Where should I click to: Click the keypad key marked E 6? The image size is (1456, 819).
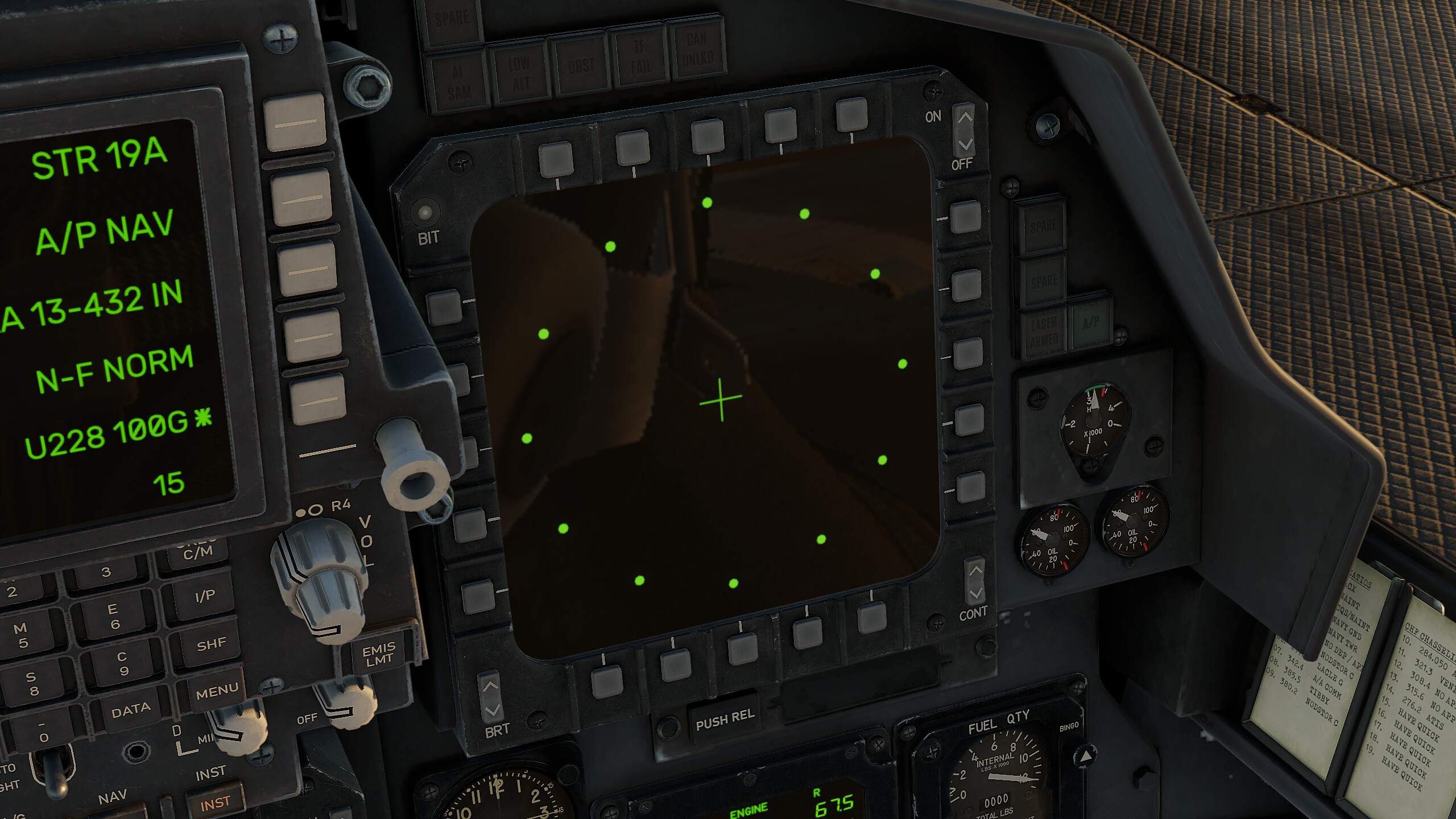pos(114,617)
